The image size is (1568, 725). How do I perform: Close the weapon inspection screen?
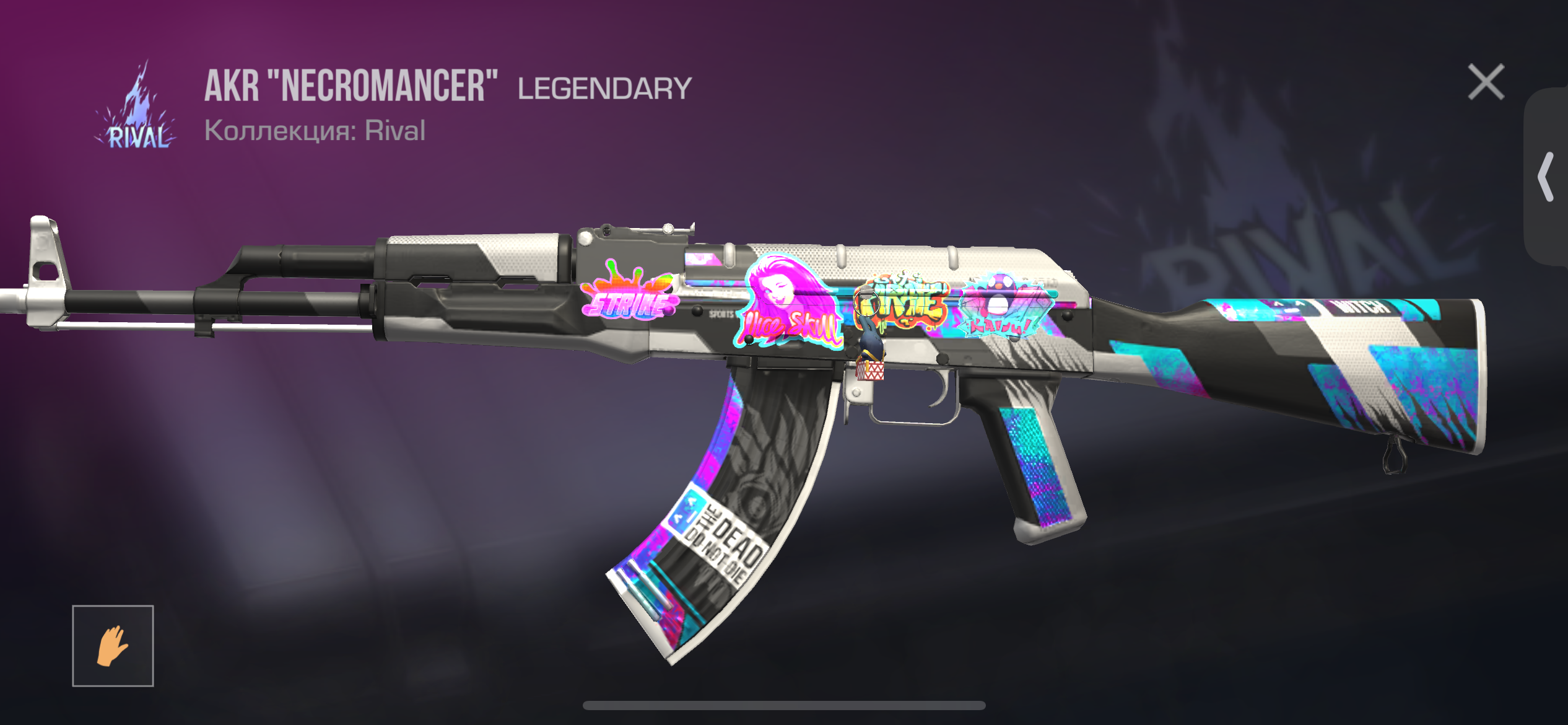[x=1486, y=82]
